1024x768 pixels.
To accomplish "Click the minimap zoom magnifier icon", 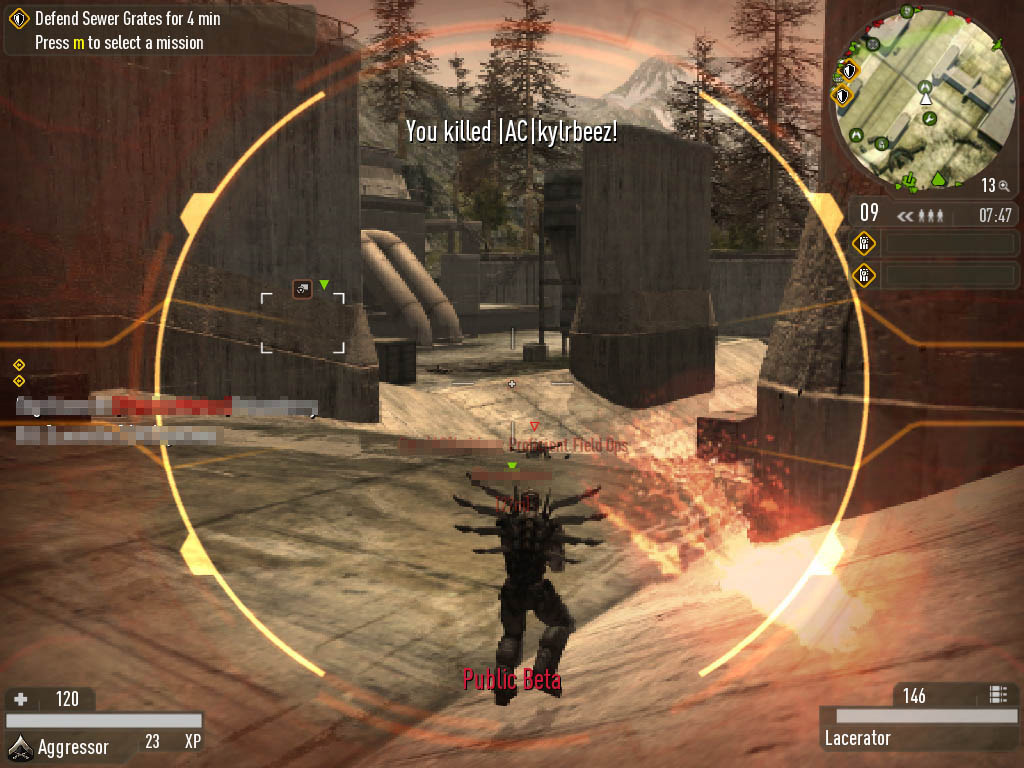I will pyautogui.click(x=1003, y=186).
